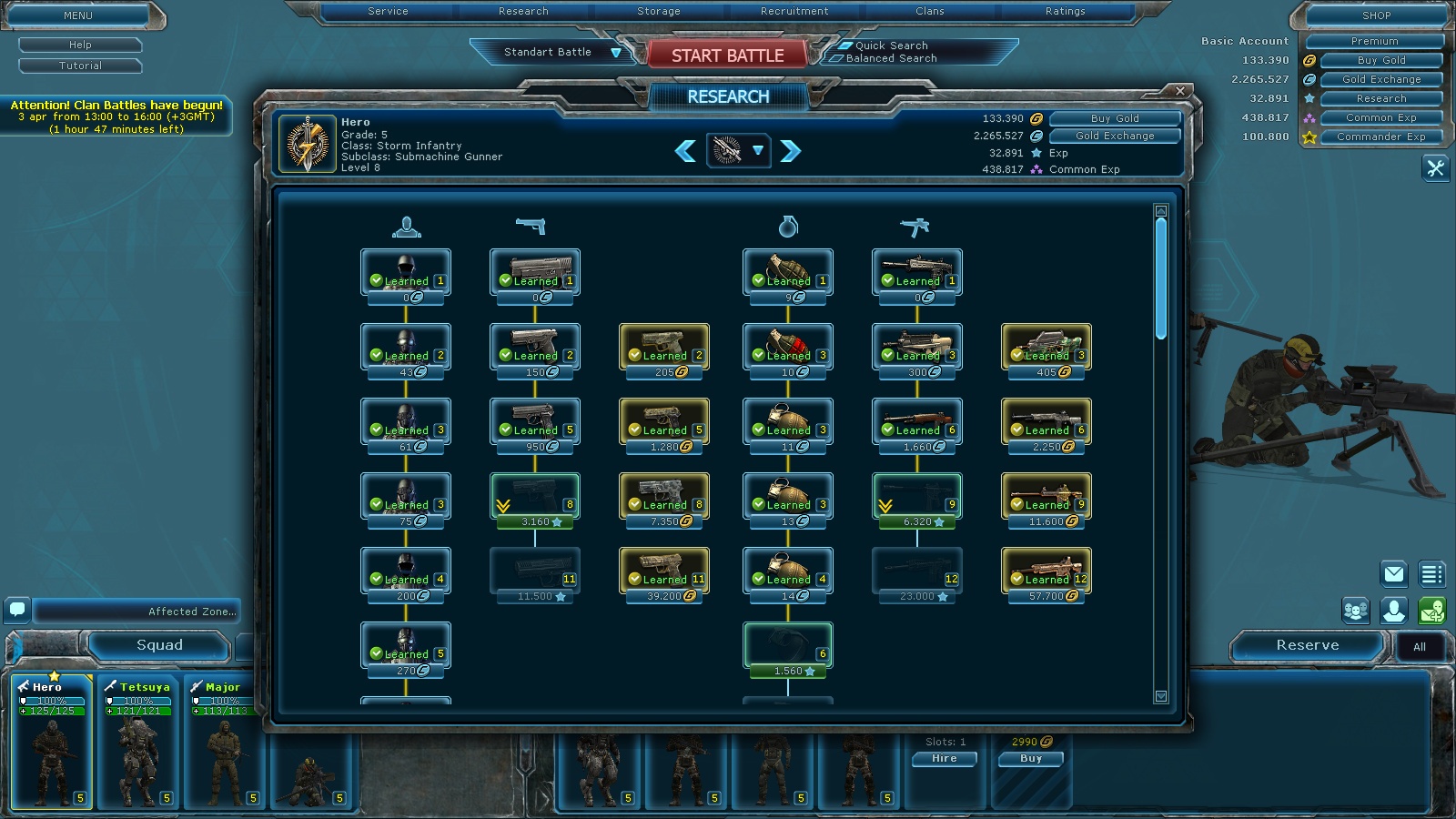Launch the Tutorial
This screenshot has width=1456, height=819.
(x=80, y=66)
